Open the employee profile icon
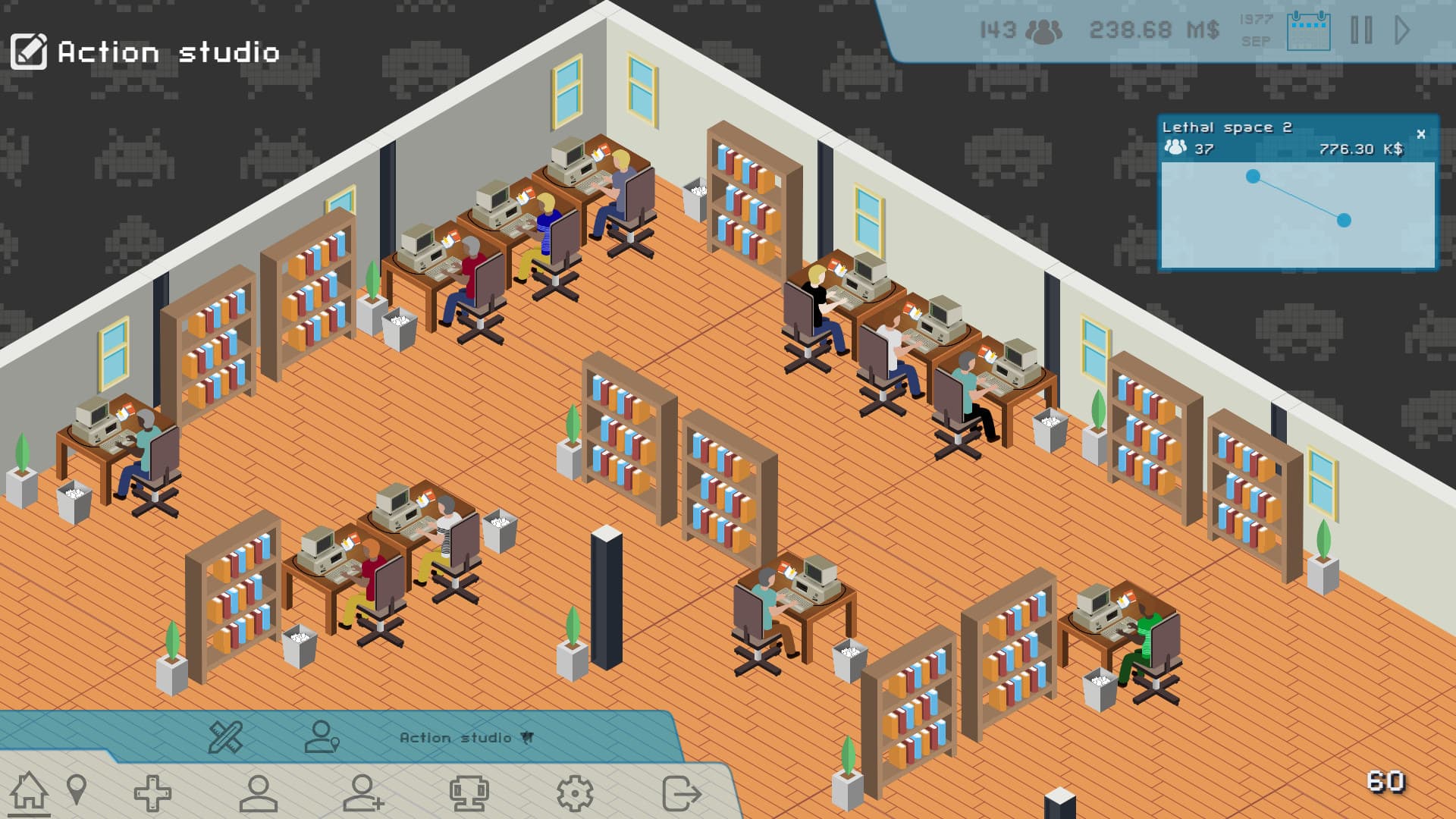 tap(259, 793)
